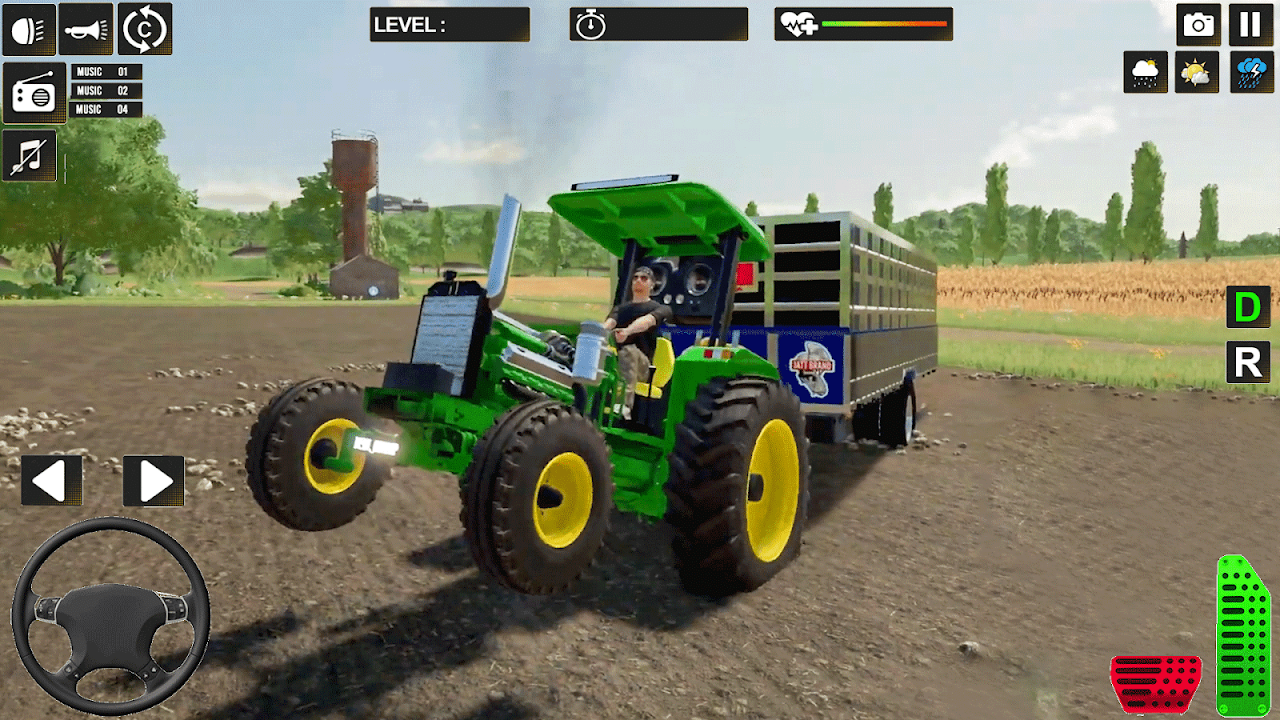Pause the game
Viewport: 1280px width, 720px height.
coord(1250,25)
